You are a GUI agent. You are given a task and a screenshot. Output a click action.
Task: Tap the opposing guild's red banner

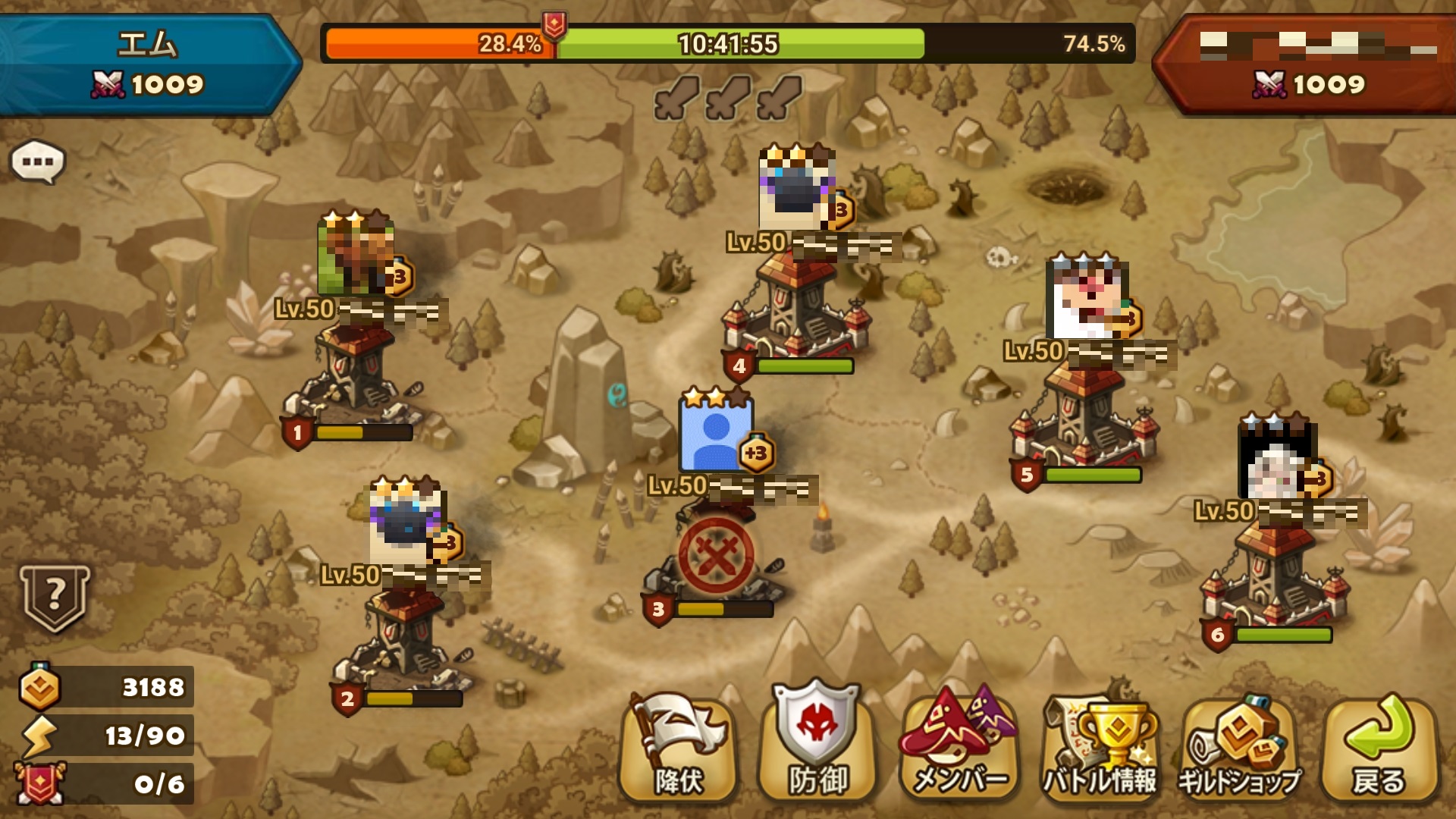[1308, 64]
